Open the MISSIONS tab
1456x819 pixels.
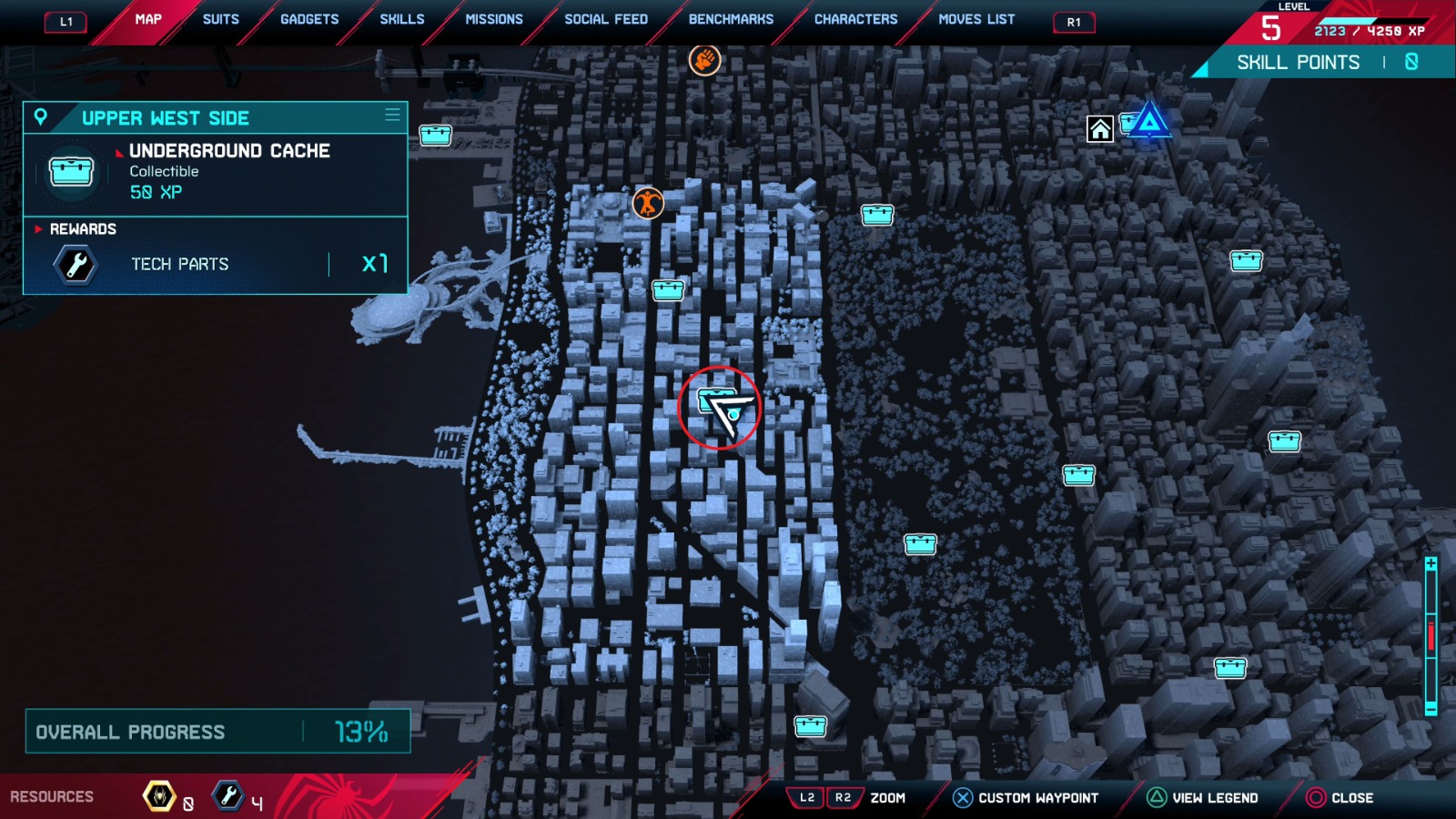coord(494,18)
